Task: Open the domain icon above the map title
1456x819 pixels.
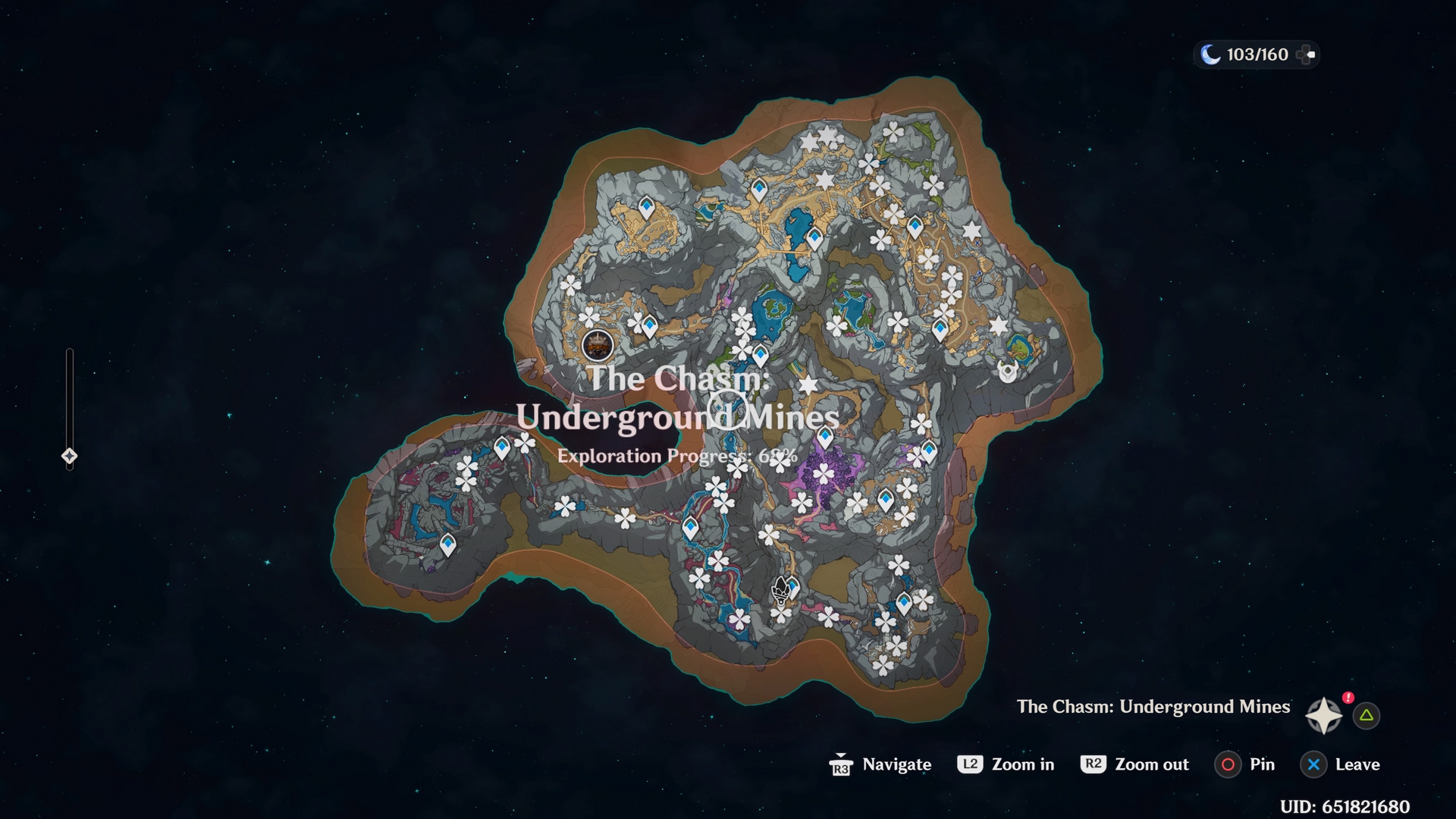Action: (598, 346)
